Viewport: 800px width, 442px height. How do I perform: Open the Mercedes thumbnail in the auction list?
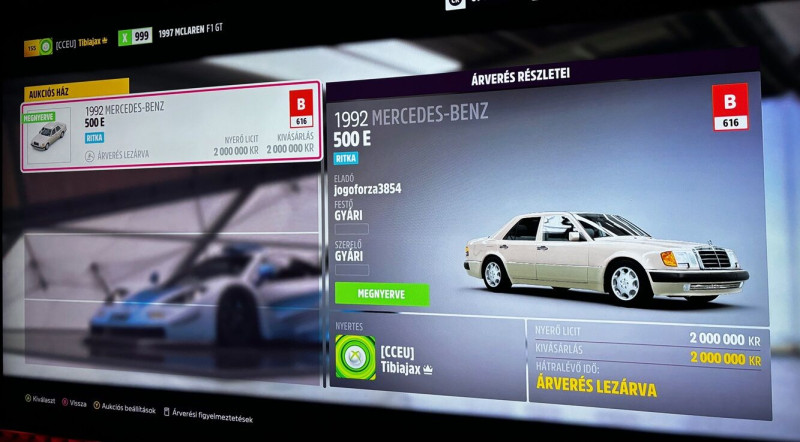pos(47,136)
